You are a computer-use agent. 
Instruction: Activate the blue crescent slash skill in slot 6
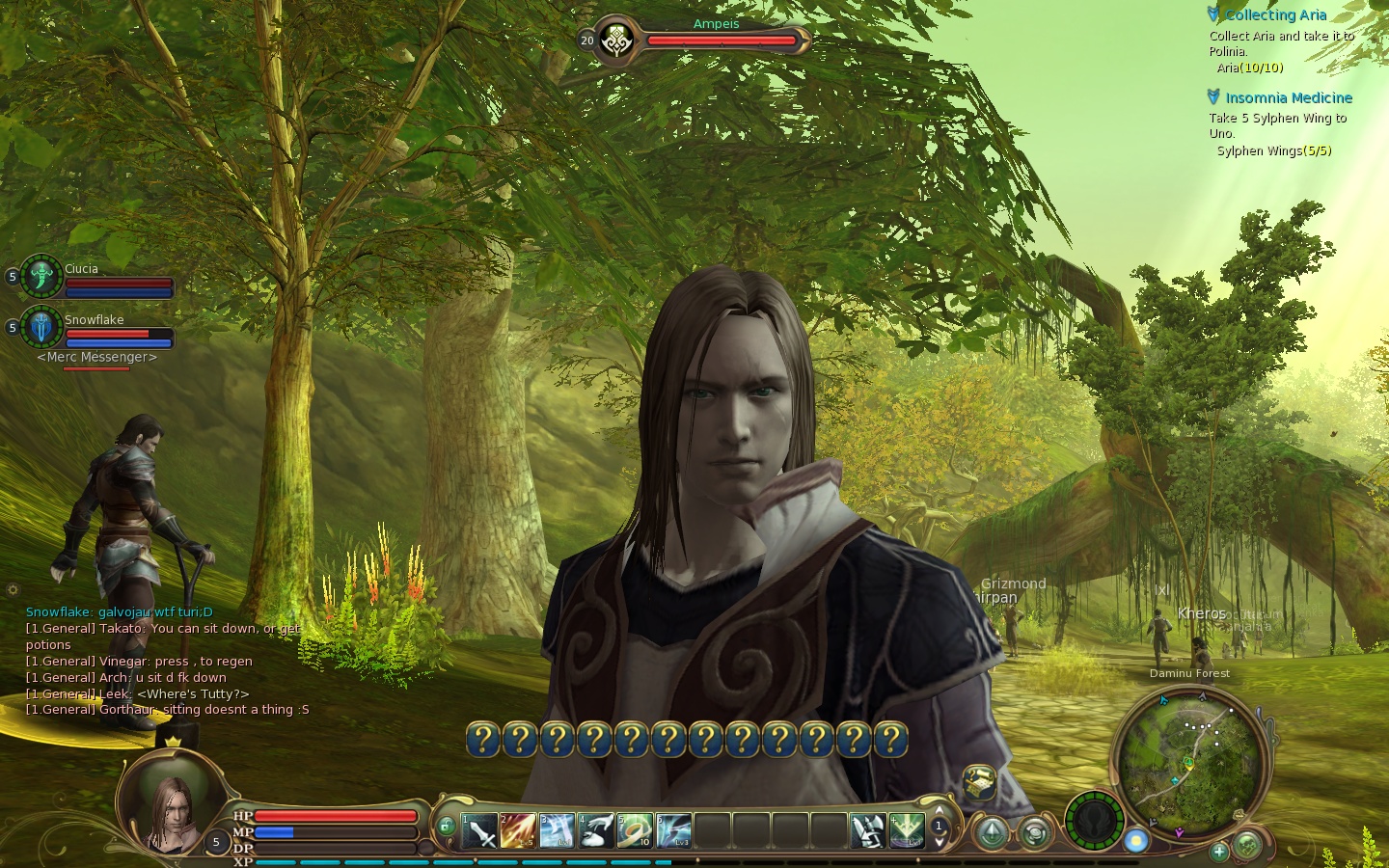pyautogui.click(x=673, y=829)
